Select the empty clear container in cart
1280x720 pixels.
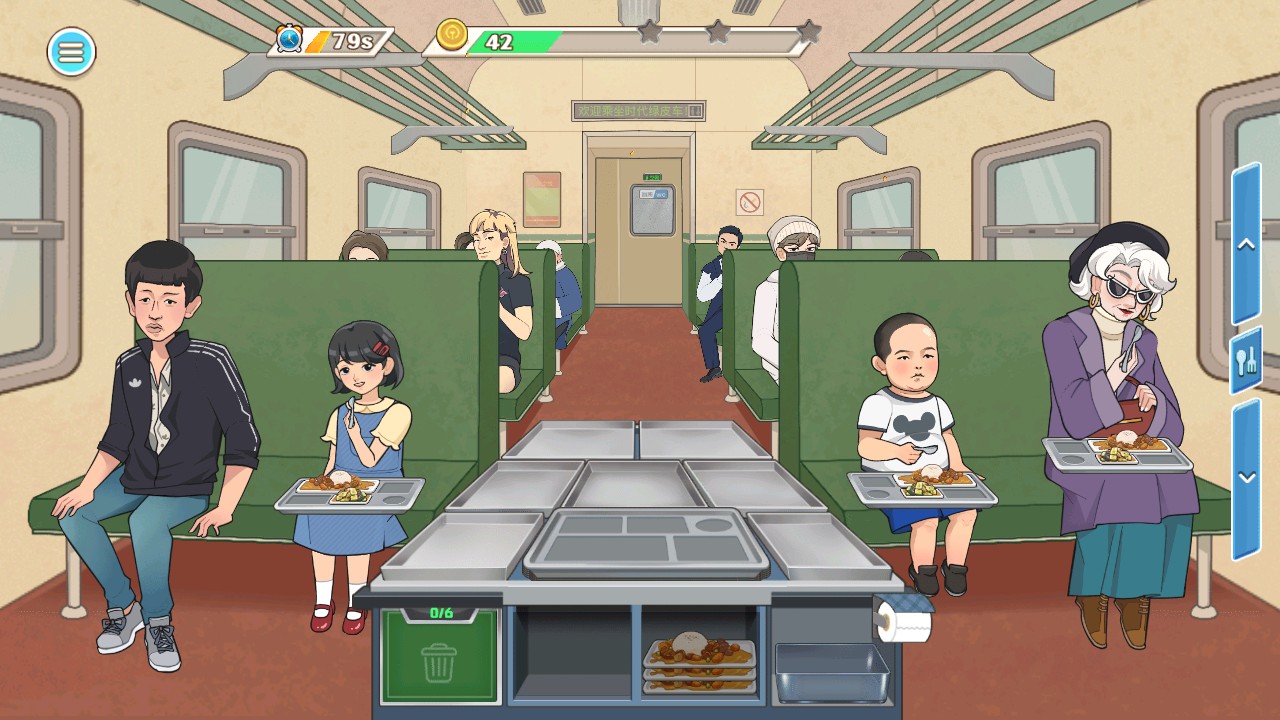(831, 670)
